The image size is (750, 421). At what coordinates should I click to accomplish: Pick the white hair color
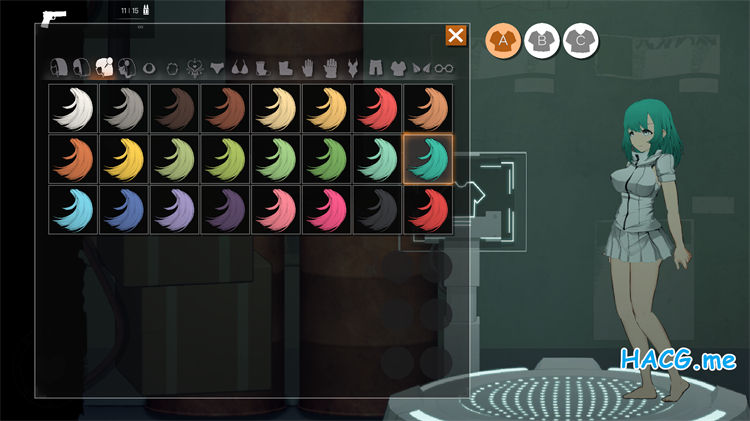(x=73, y=109)
